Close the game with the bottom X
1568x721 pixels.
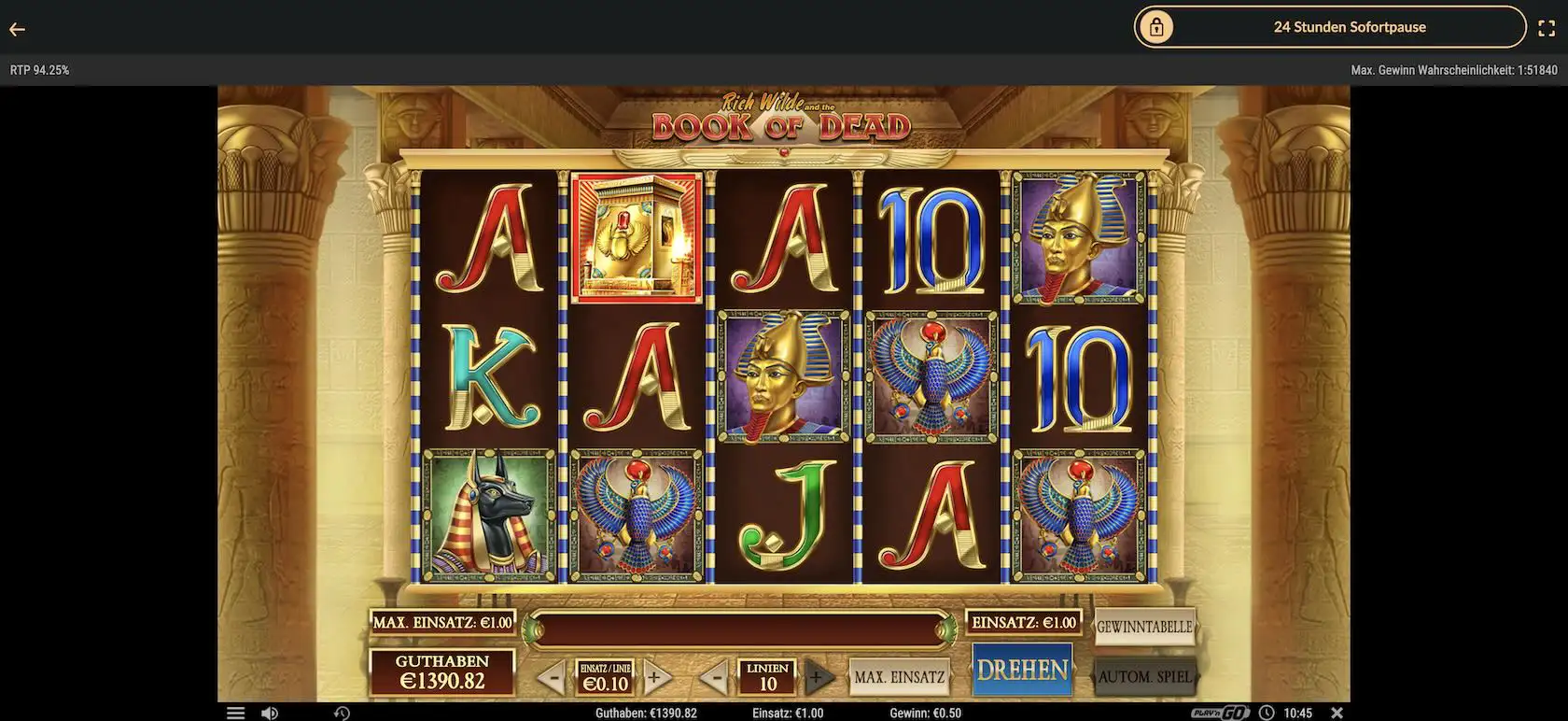coord(1337,713)
